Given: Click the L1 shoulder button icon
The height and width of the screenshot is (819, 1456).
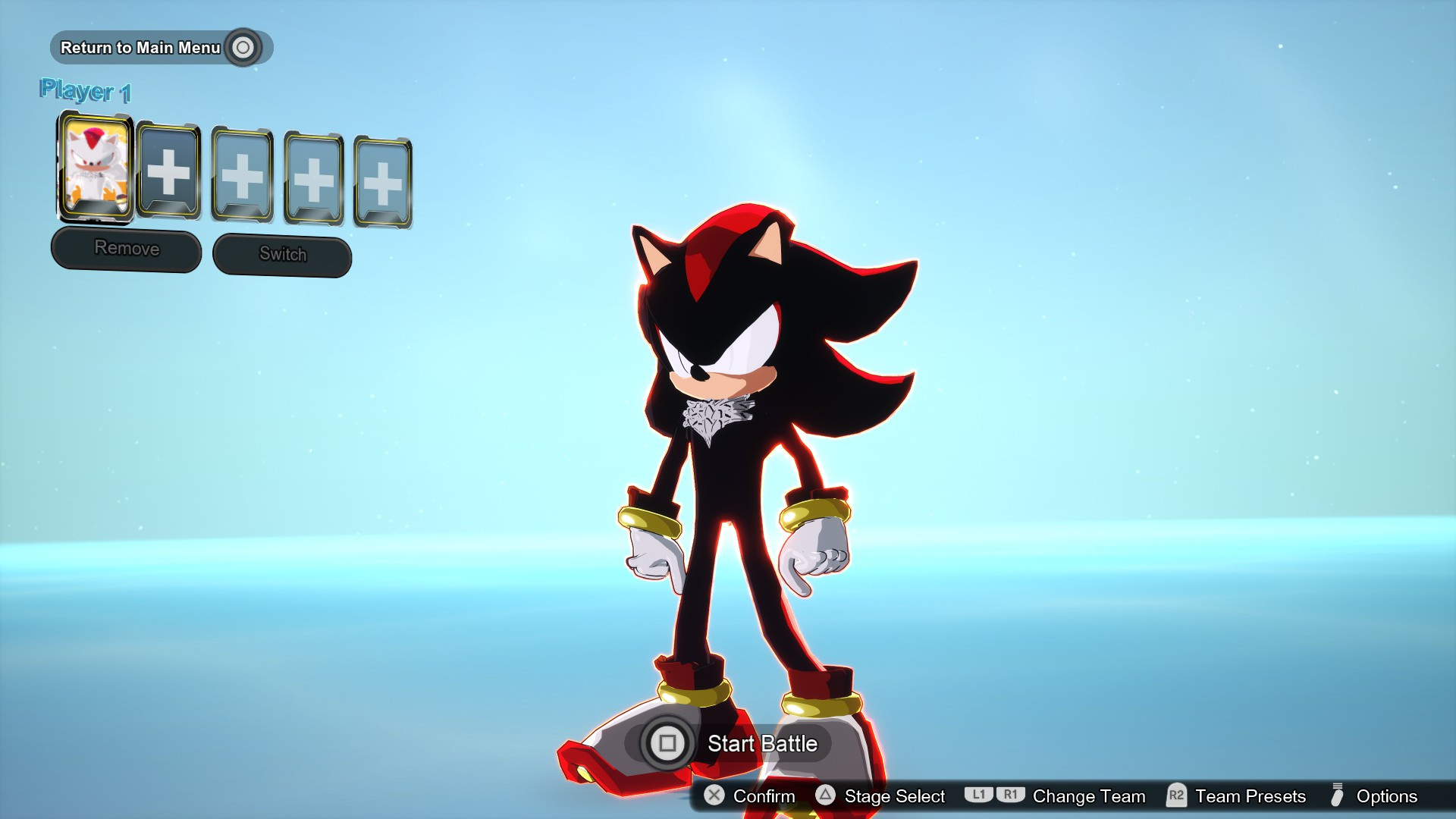Looking at the screenshot, I should tap(980, 796).
